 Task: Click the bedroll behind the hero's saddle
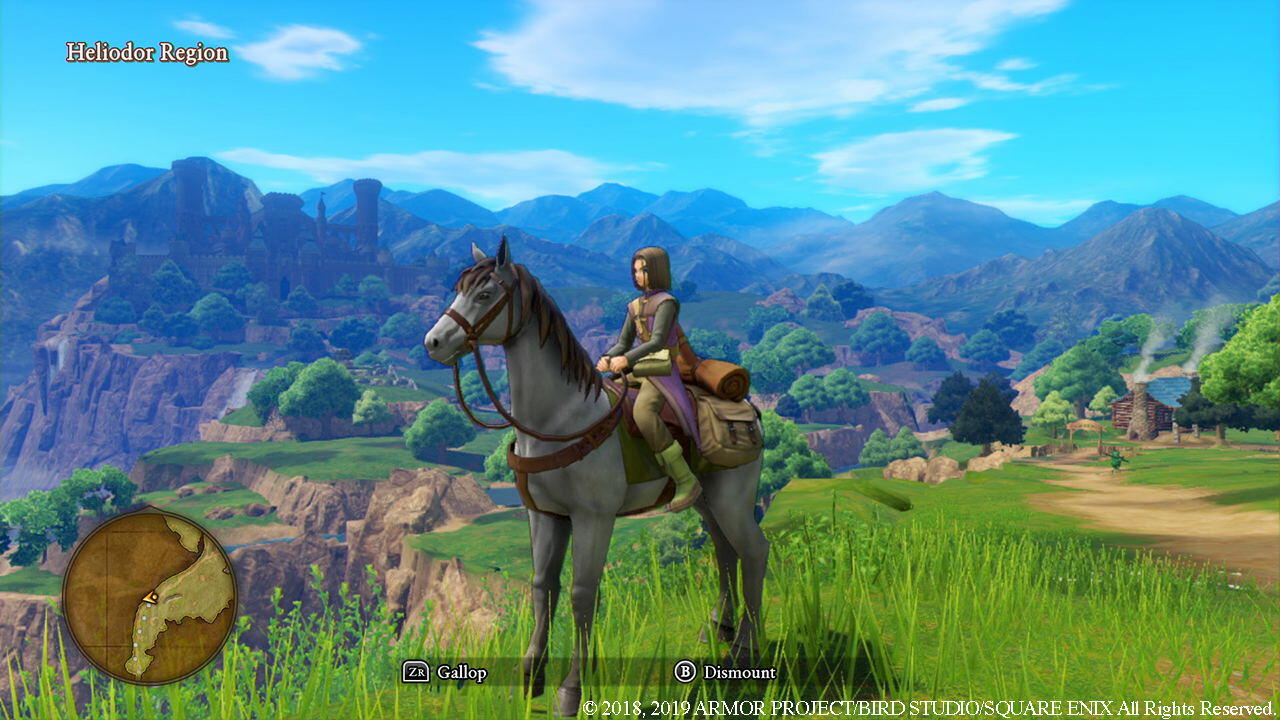click(722, 380)
